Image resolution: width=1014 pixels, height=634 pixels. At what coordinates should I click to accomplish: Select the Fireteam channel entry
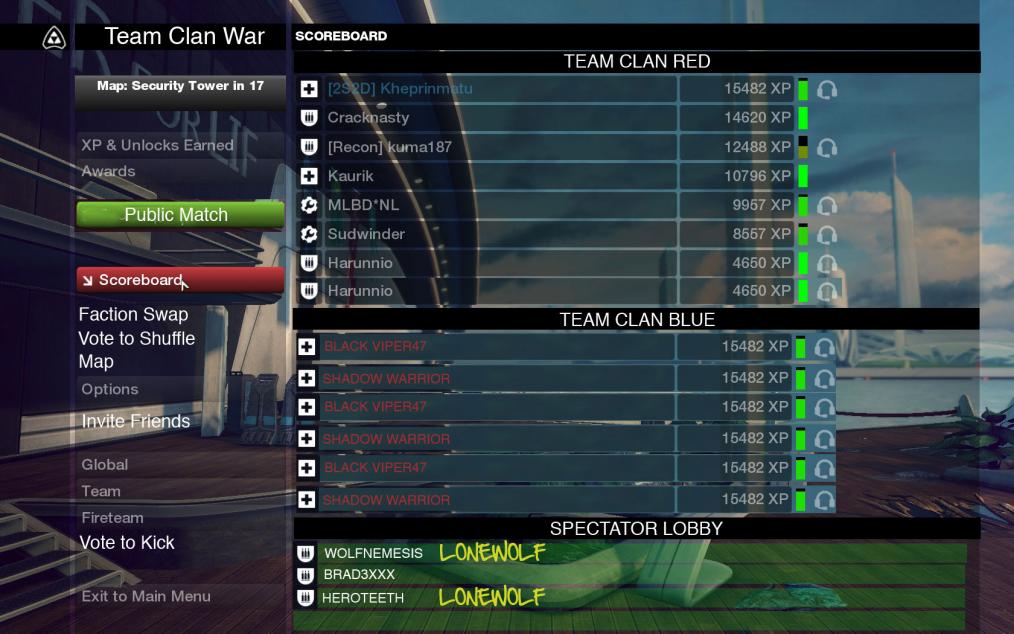tap(112, 517)
